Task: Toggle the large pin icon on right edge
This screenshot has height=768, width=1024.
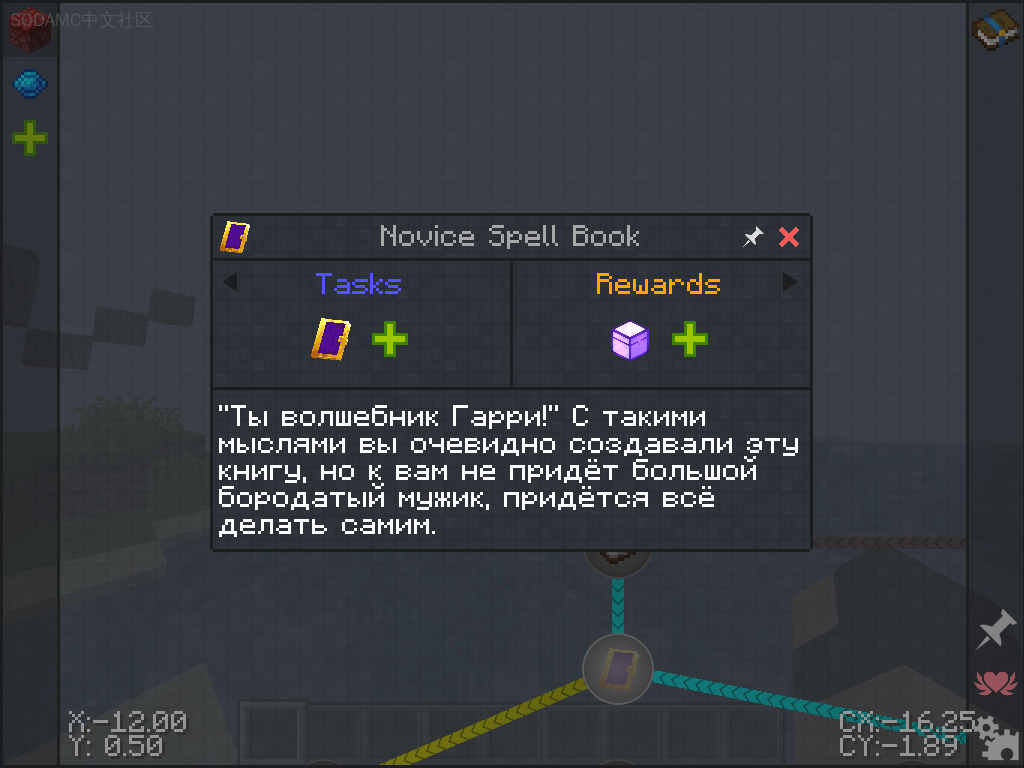Action: [x=996, y=630]
